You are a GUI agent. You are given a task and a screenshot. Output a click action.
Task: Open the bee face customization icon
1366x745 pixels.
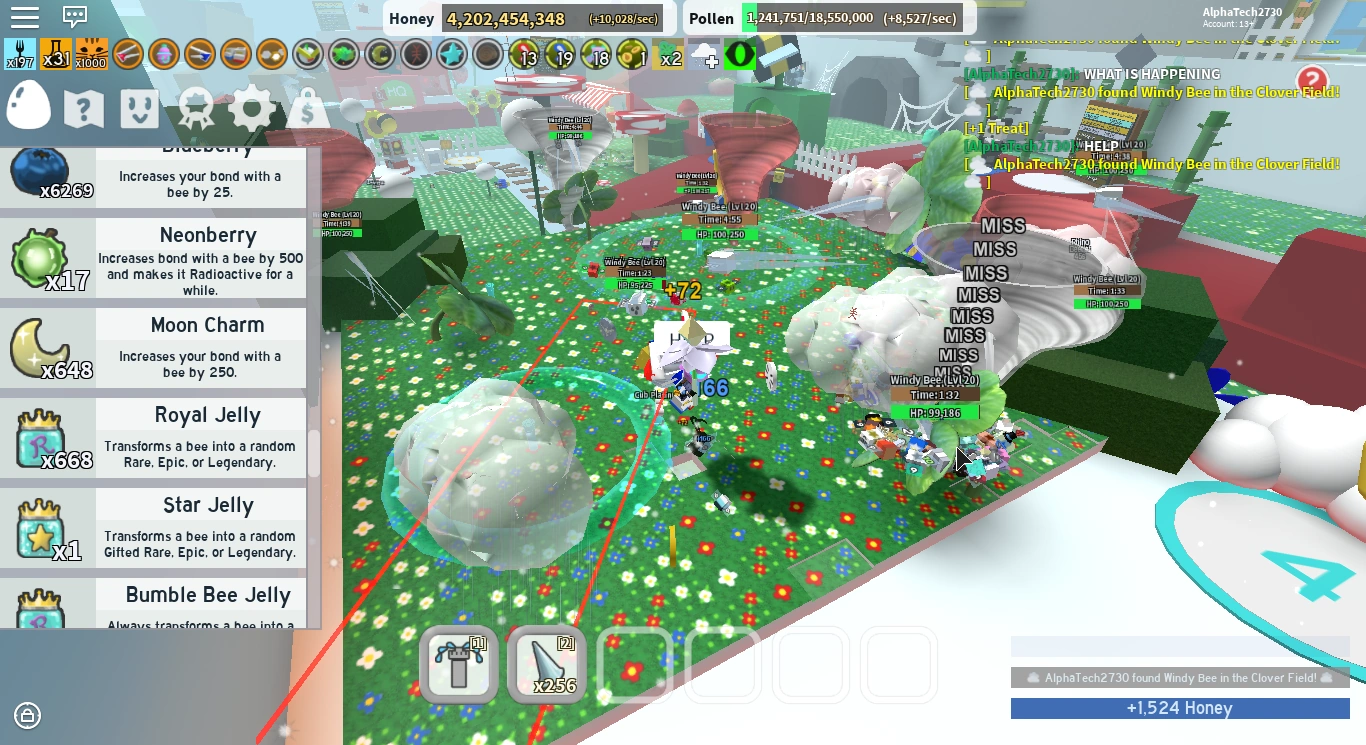pyautogui.click(x=139, y=109)
